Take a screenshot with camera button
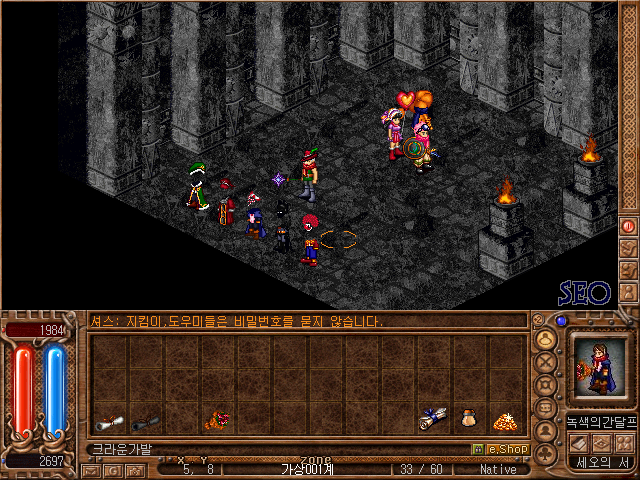Image resolution: width=640 pixels, height=480 pixels. click(x=134, y=469)
